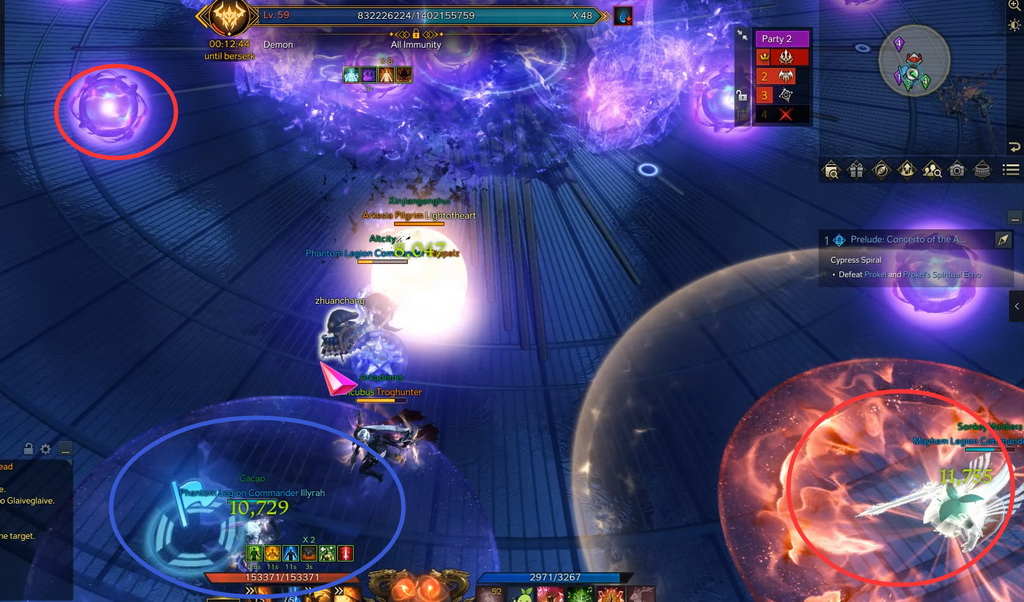Image resolution: width=1024 pixels, height=602 pixels.
Task: Open the player search icon
Action: [x=932, y=170]
